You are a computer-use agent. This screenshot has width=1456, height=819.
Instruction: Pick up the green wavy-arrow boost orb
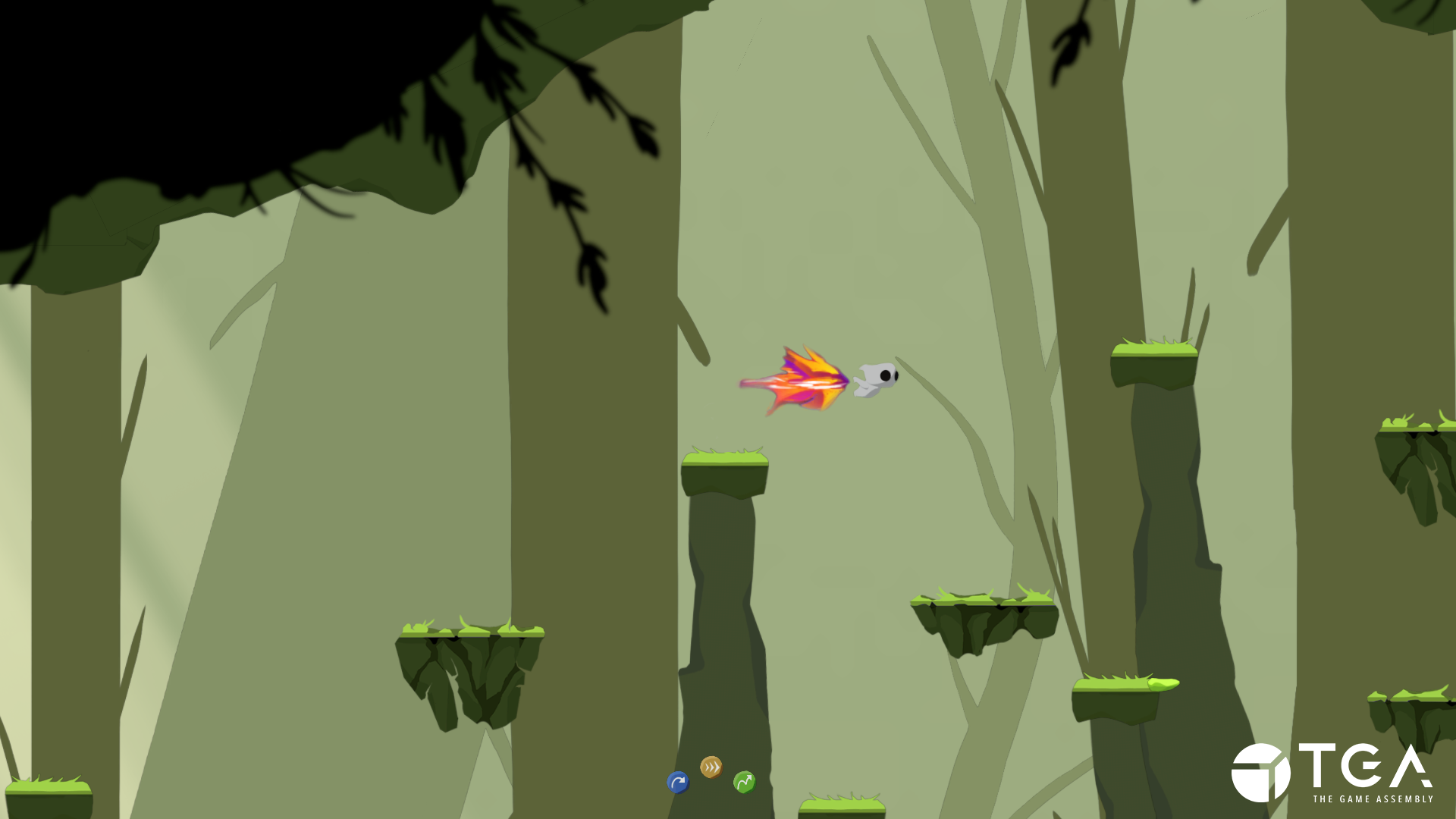coord(743,782)
